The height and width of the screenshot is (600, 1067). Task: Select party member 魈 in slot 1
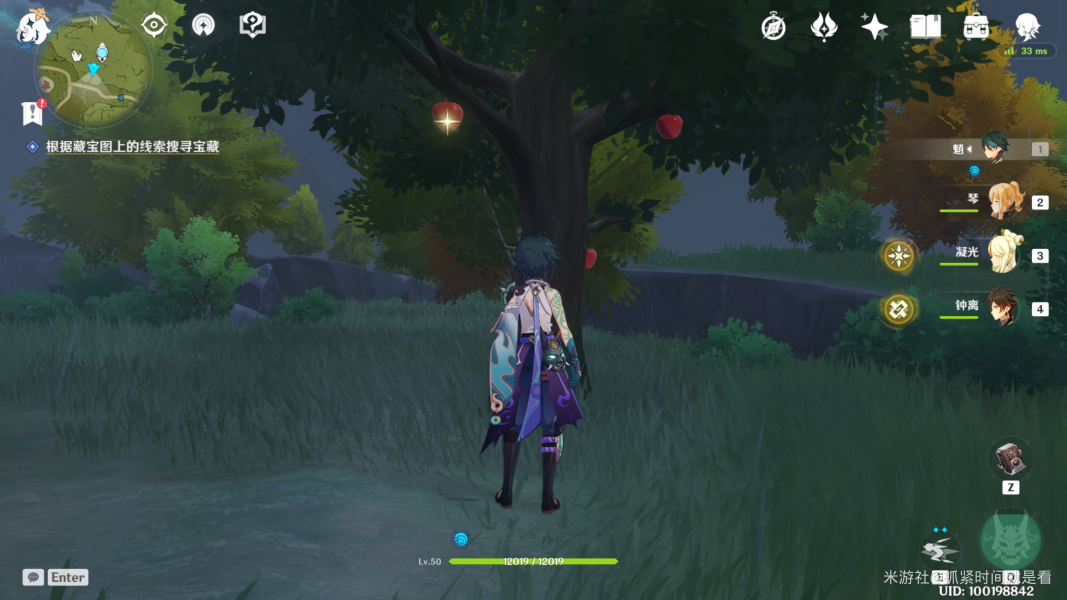(994, 148)
